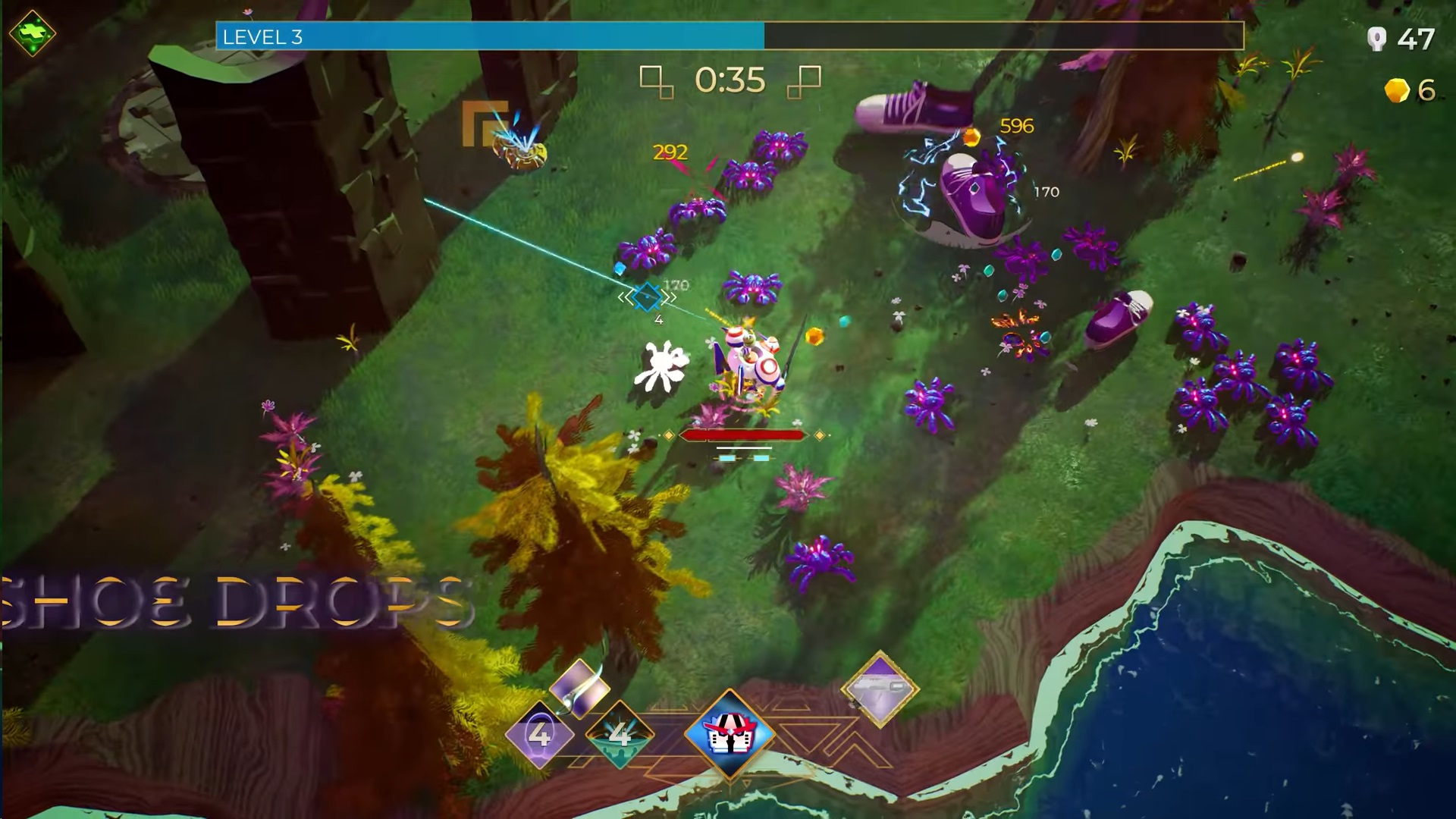Select the gun weapon slot
The image size is (1456, 819).
click(880, 689)
